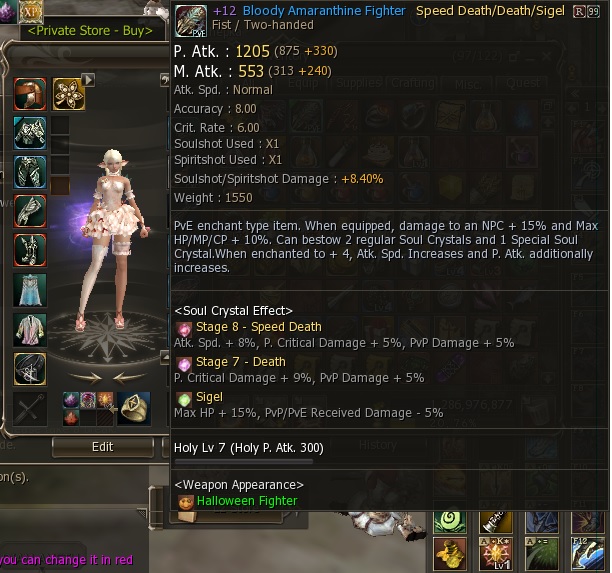612x573 pixels.
Task: Use the gold coin pile shortcut
Action: tap(449, 555)
